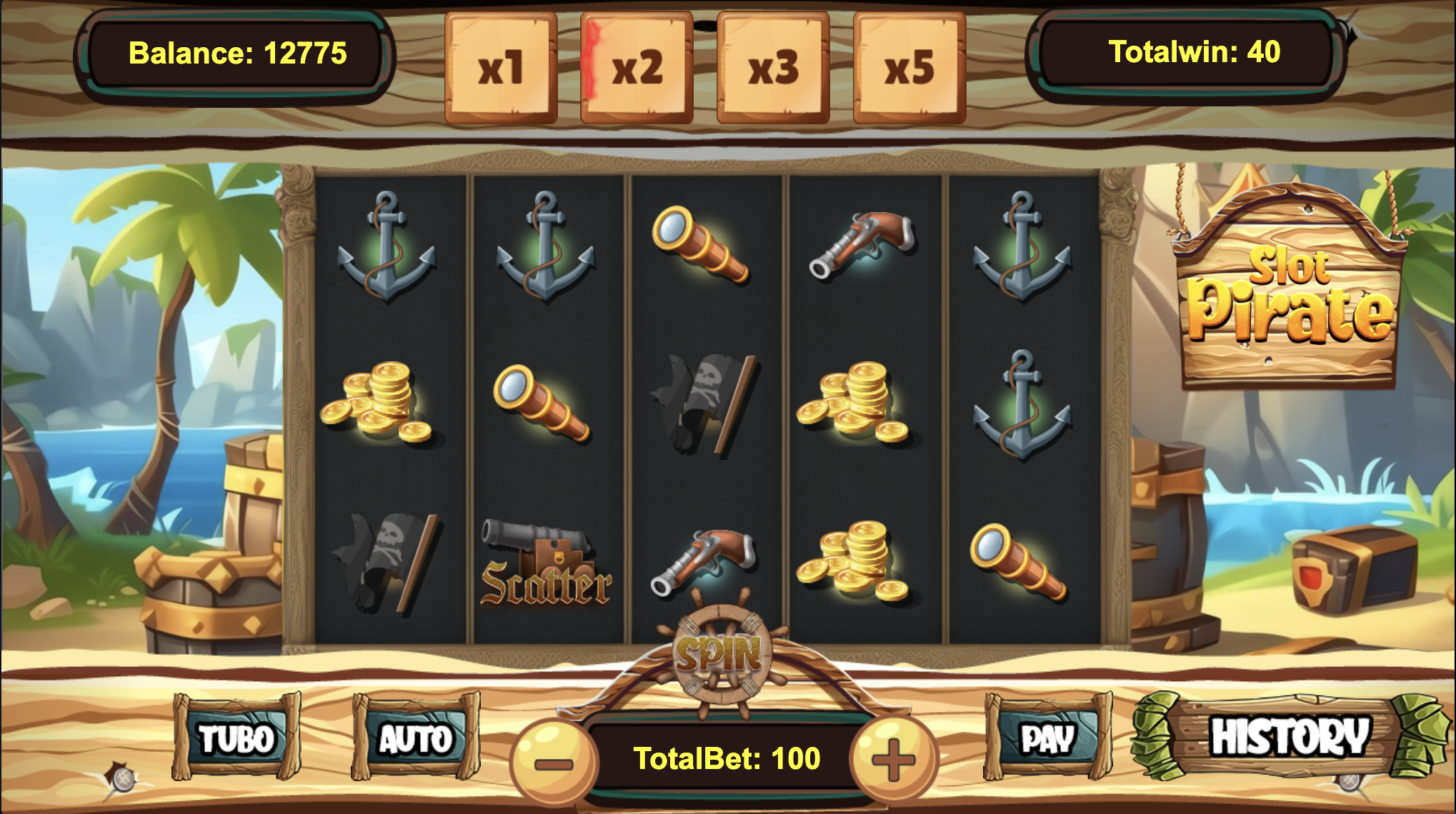Show the spin HISTORY
The image size is (1456, 814).
(1290, 736)
